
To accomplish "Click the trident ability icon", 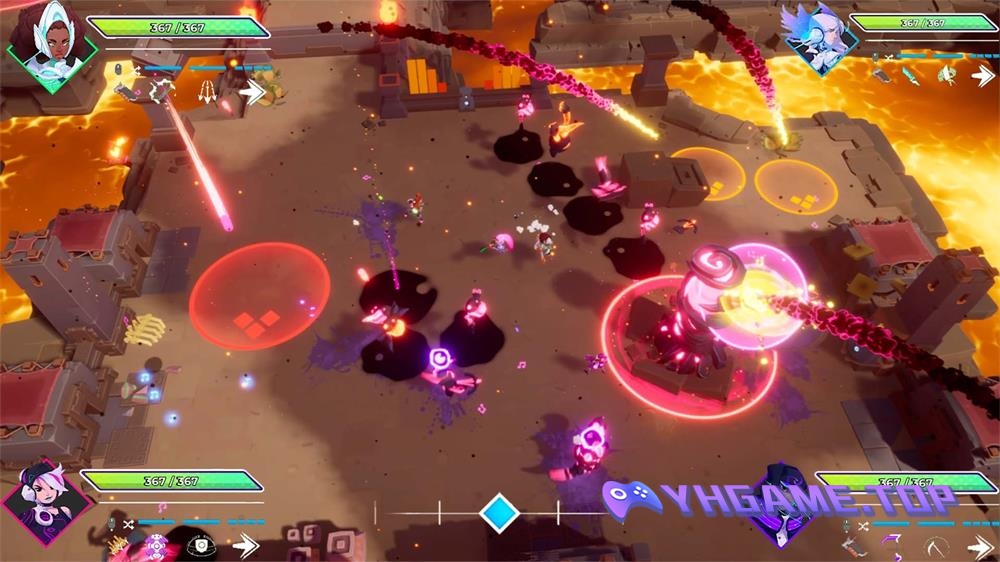I will pyautogui.click(x=207, y=92).
